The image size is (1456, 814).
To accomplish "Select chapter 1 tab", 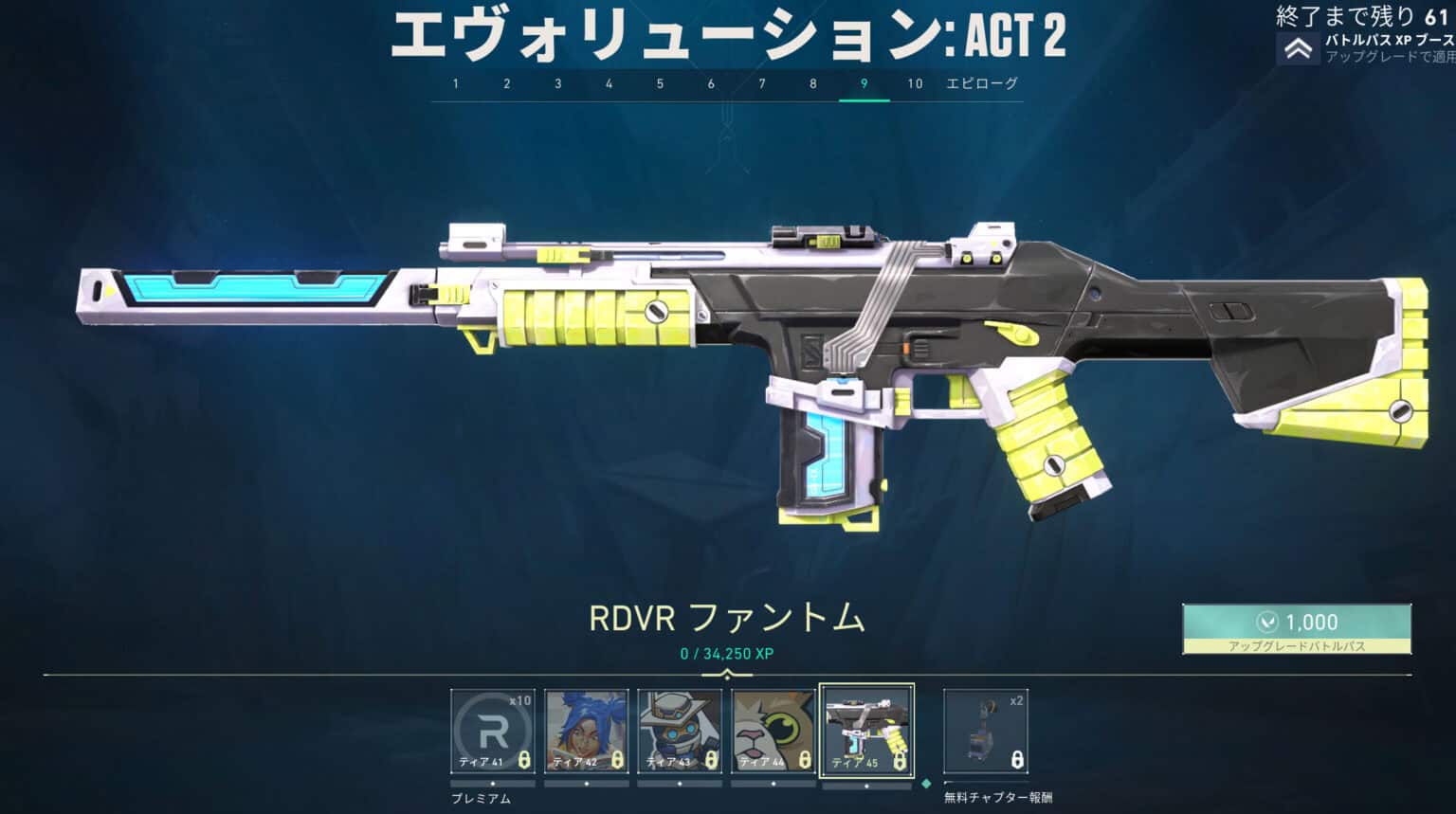I will click(455, 83).
